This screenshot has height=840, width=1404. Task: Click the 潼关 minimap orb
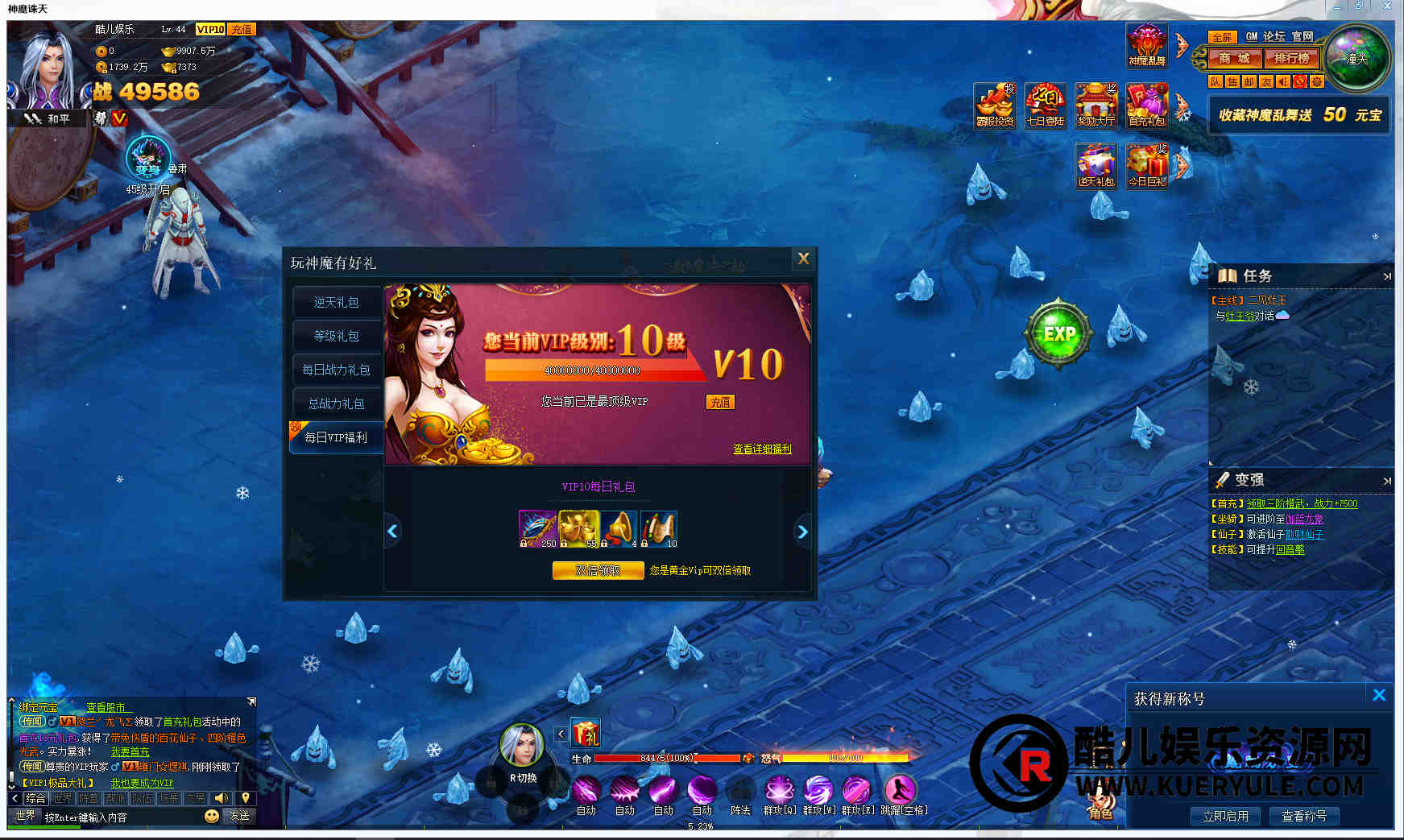(x=1358, y=59)
